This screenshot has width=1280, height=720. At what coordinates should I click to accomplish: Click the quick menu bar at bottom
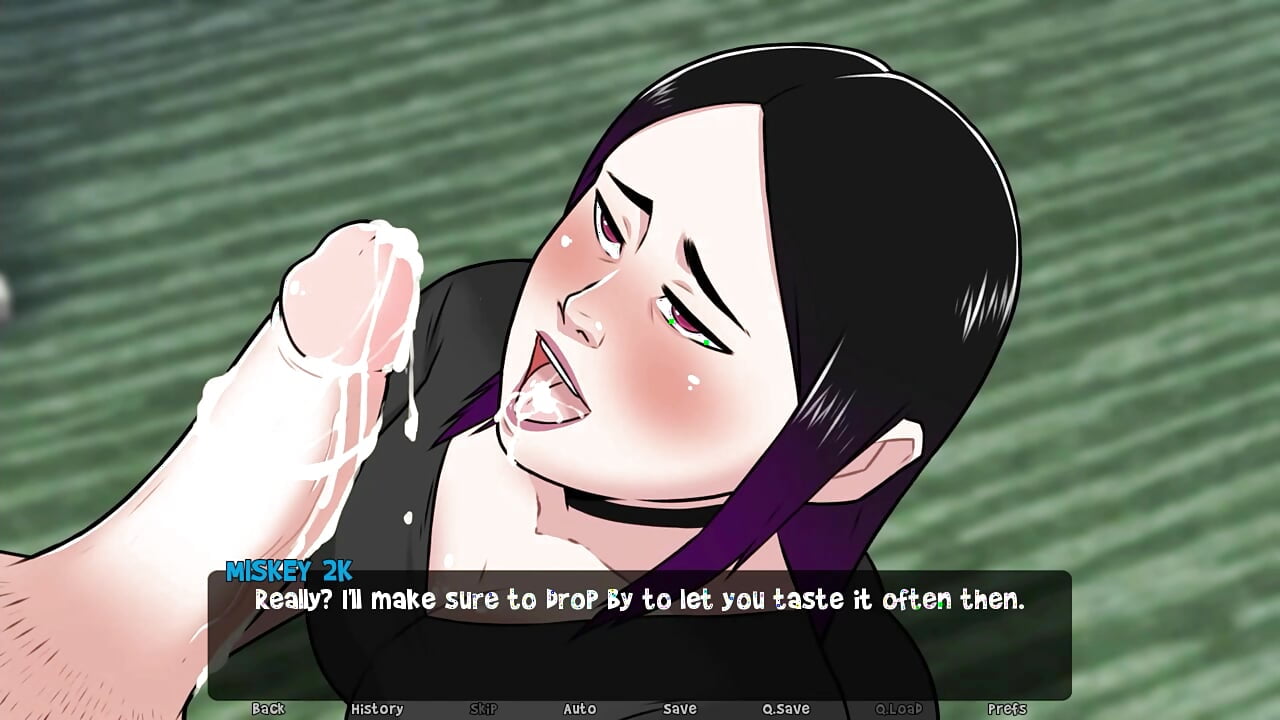(640, 708)
